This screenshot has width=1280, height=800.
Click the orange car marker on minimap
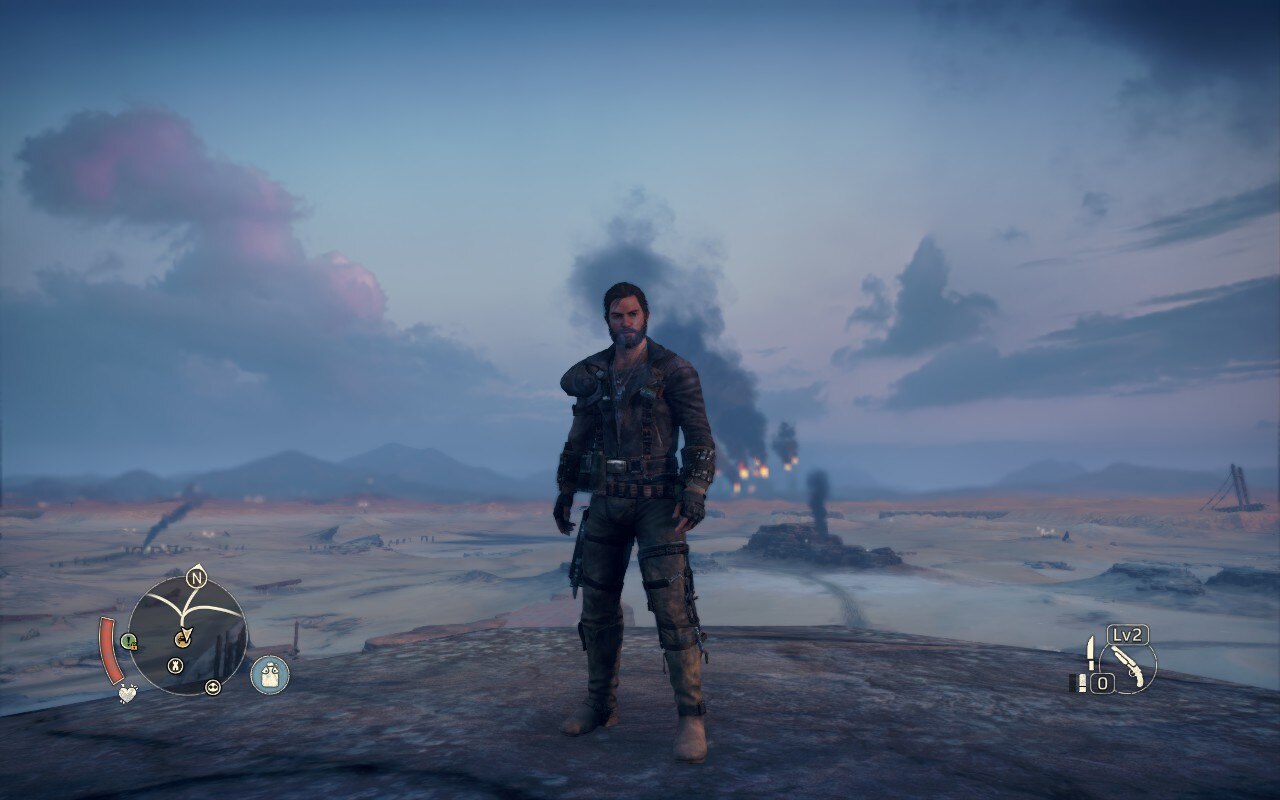[x=182, y=639]
